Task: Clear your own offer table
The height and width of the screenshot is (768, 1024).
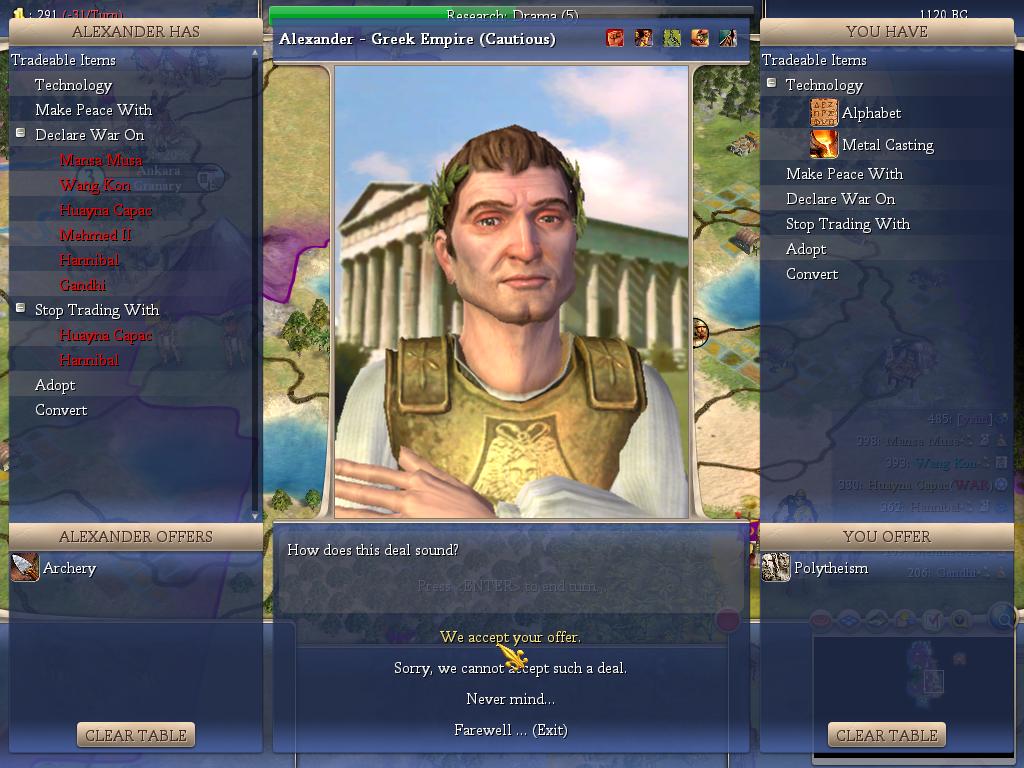Action: click(x=886, y=735)
